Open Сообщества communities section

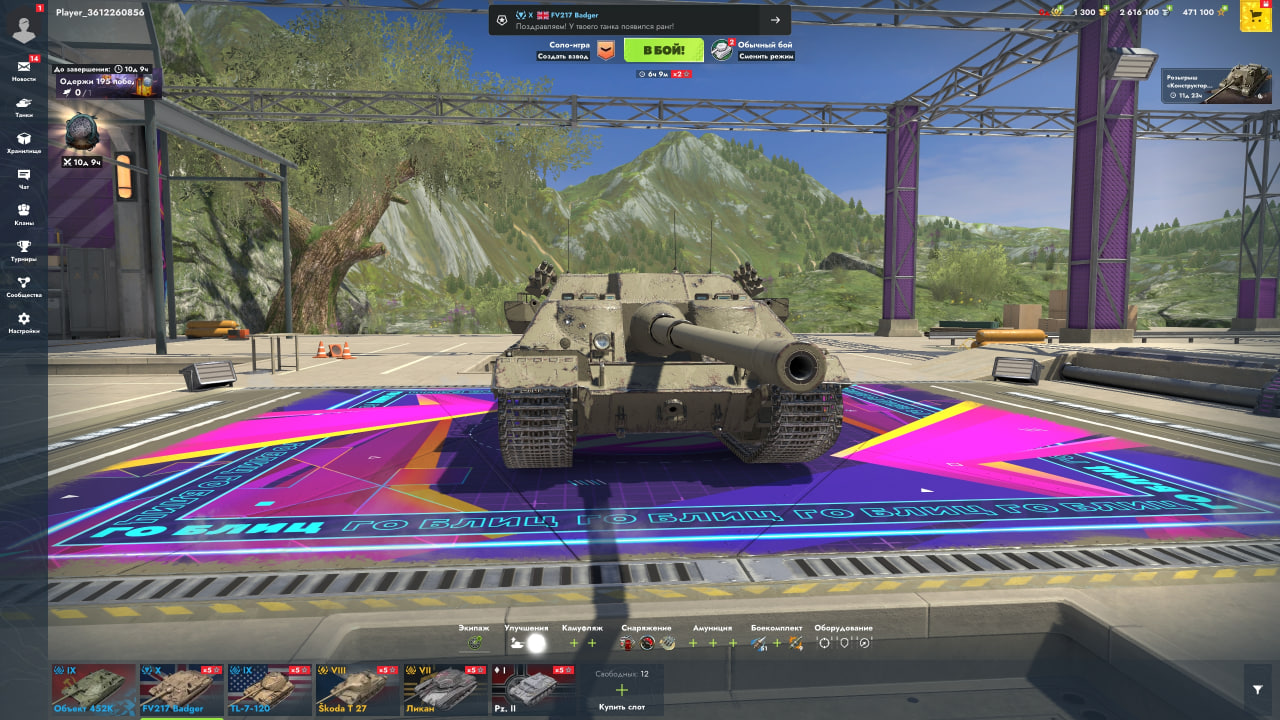(x=24, y=285)
